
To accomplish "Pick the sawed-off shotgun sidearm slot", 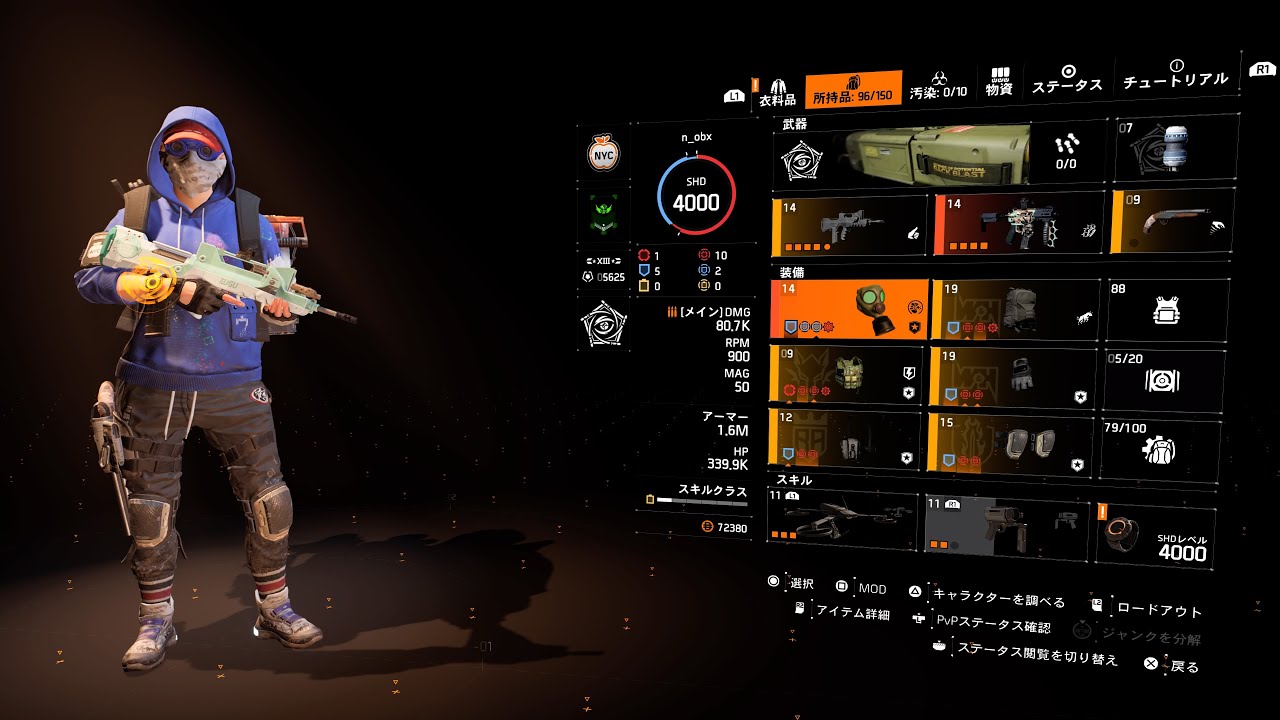I will tap(1167, 221).
